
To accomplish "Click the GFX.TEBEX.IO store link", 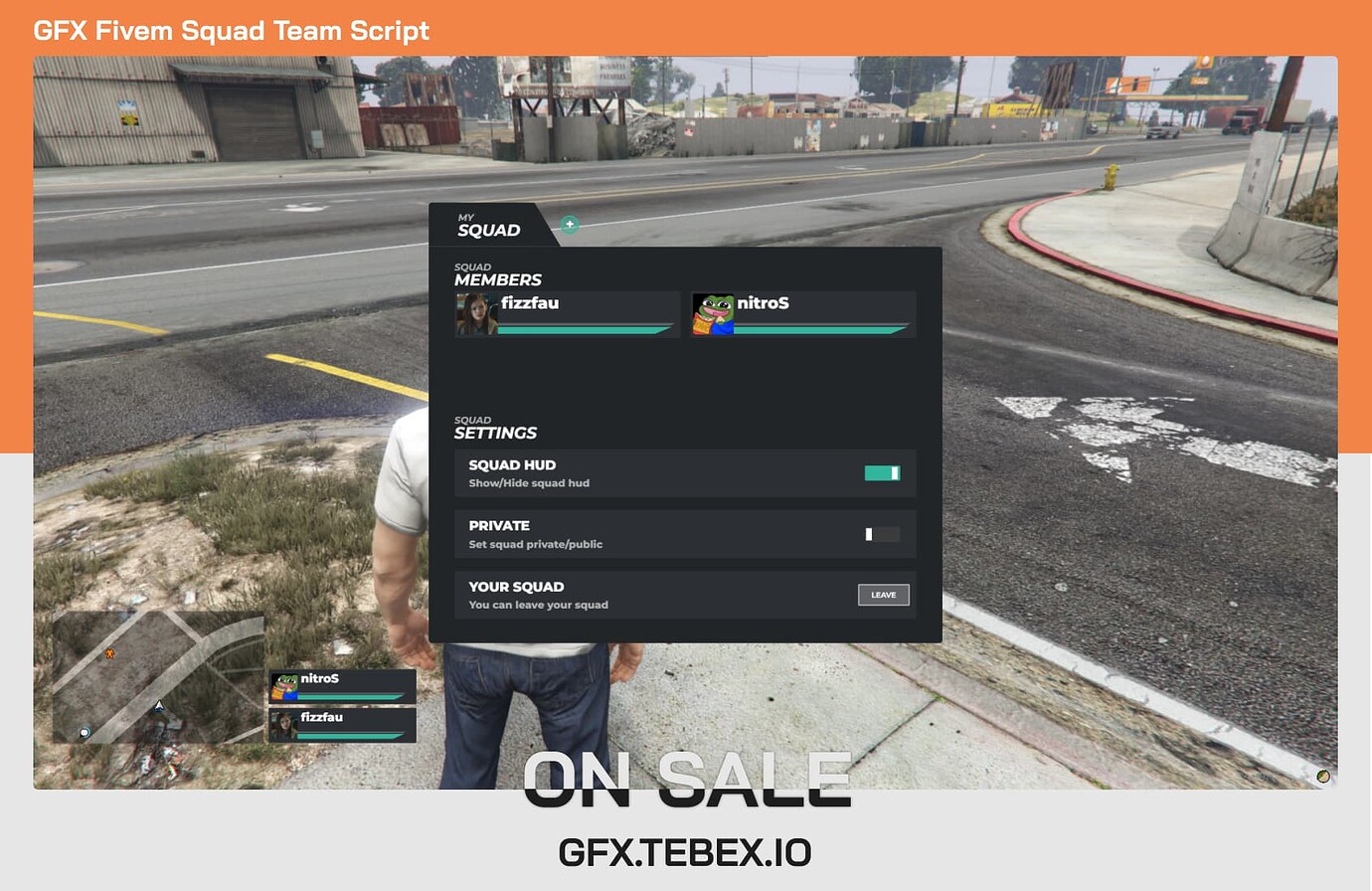I will point(686,852).
